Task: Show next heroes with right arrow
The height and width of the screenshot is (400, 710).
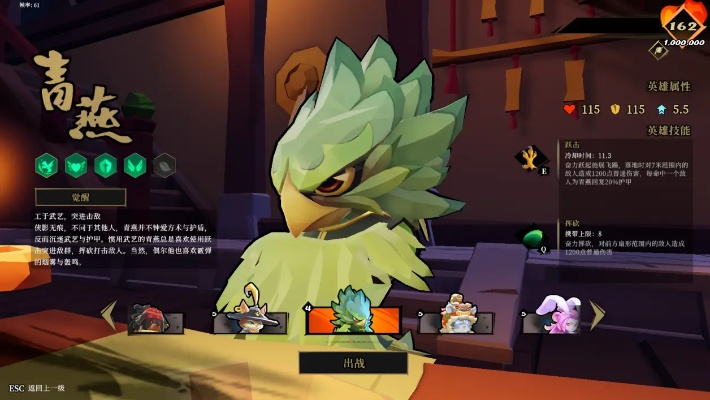Action: [598, 316]
